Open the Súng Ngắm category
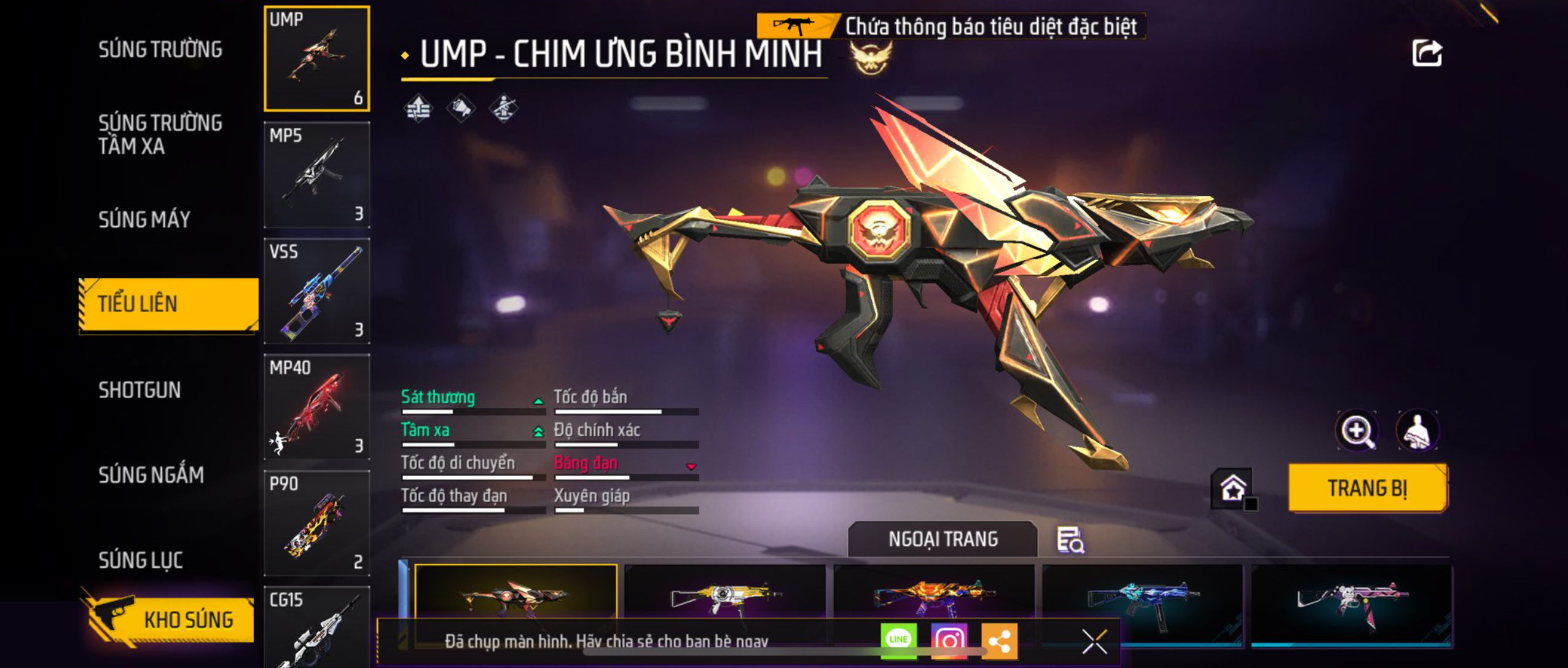This screenshot has height=668, width=1568. (151, 474)
